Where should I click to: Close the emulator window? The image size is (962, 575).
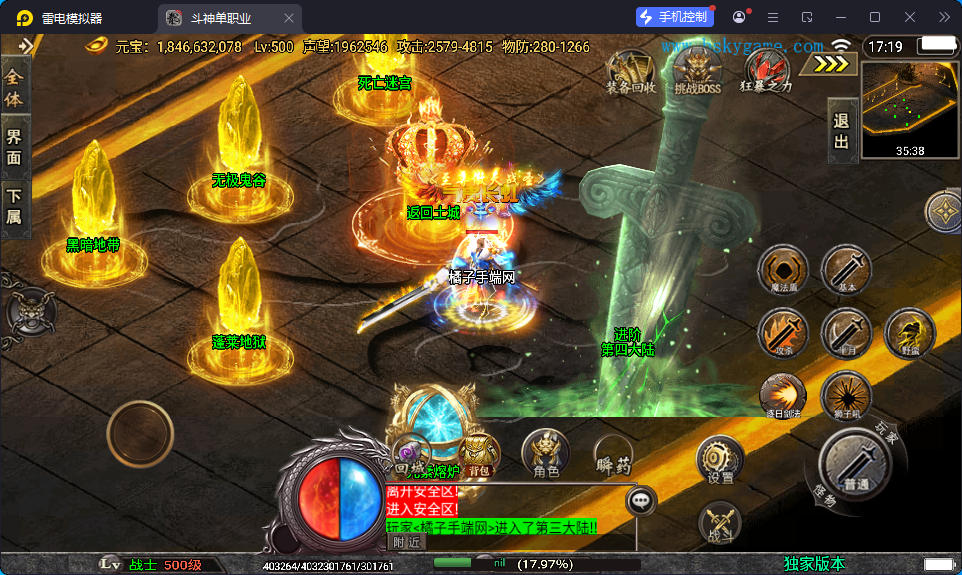click(909, 17)
